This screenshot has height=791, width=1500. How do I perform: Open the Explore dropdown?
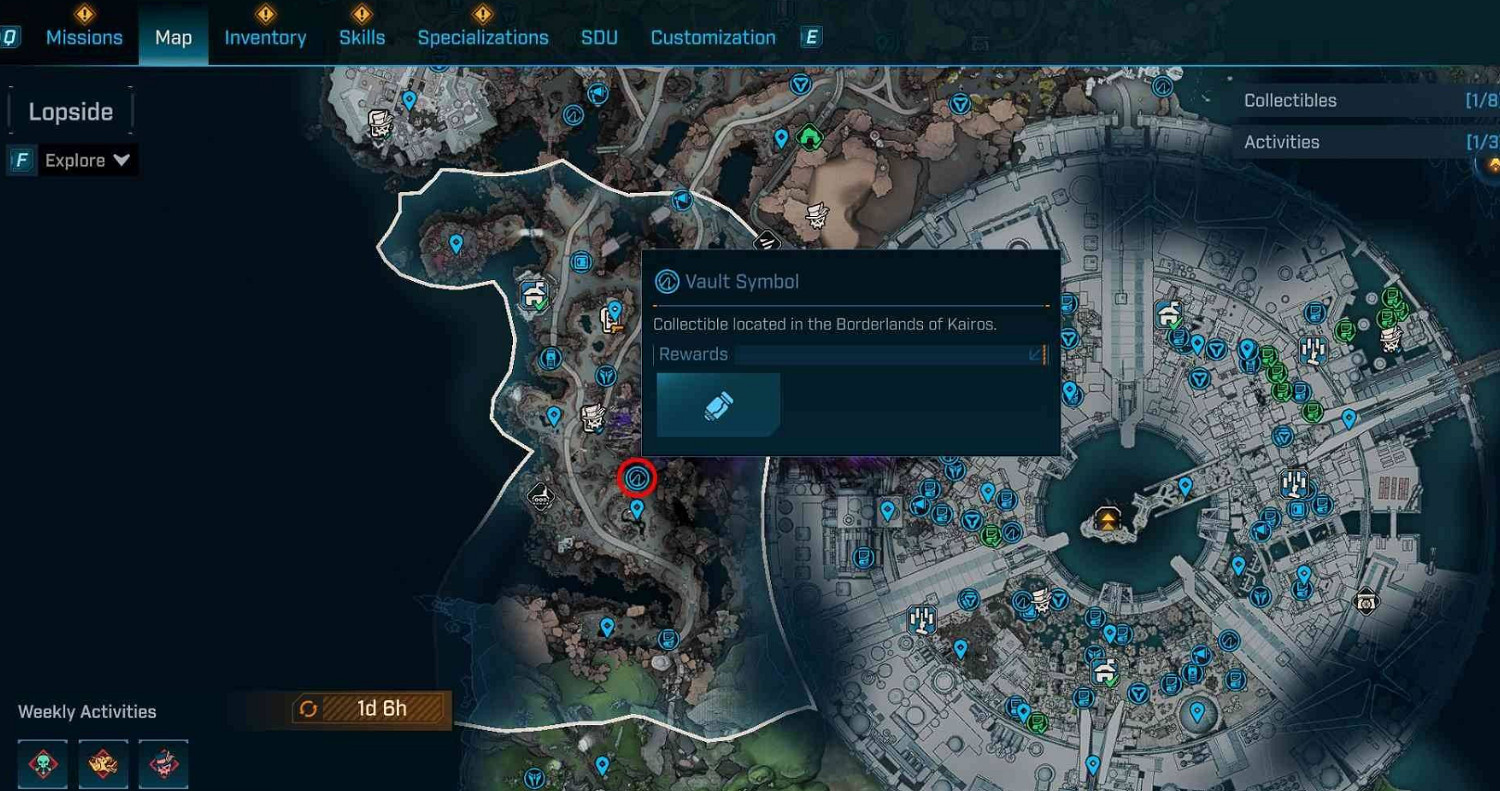pos(88,160)
